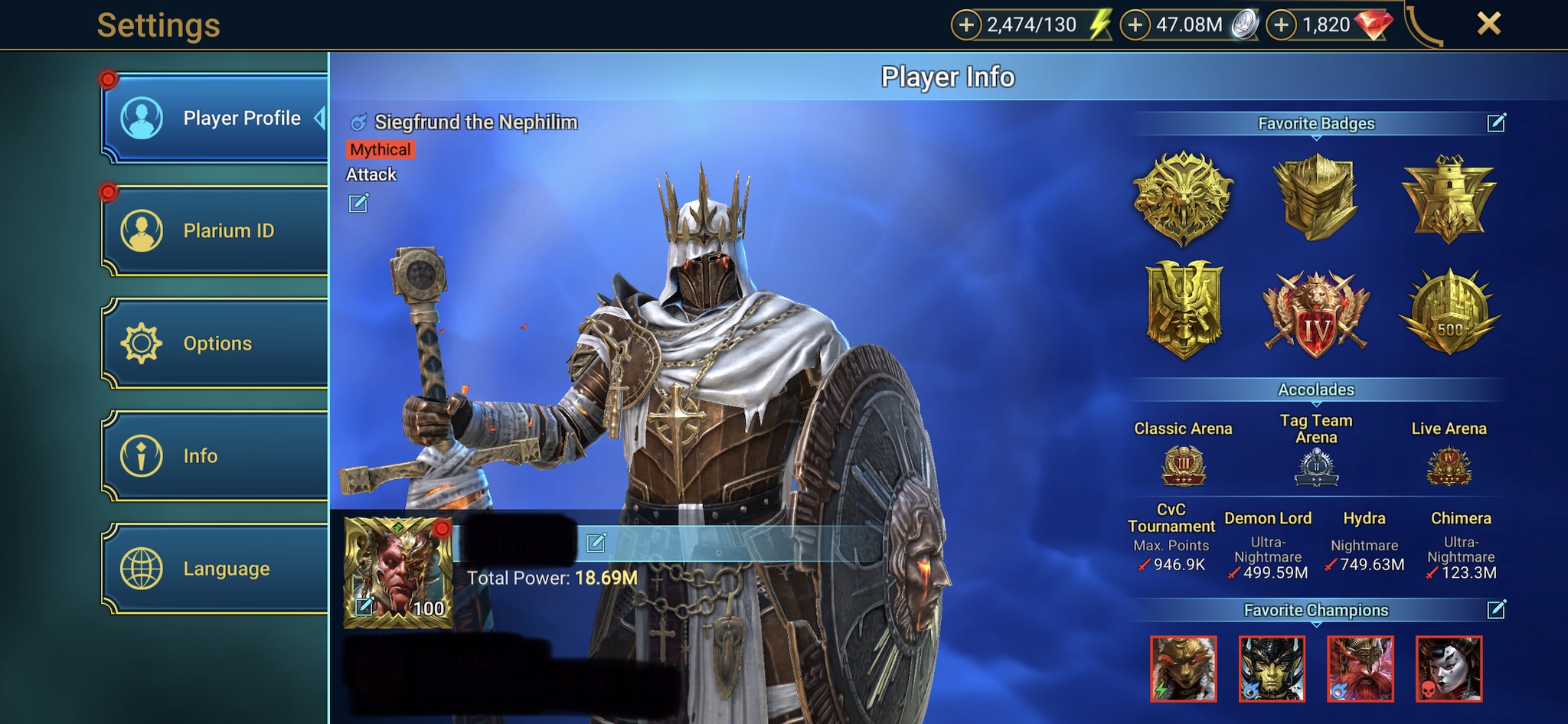
Task: Select the pale-faced red-haired favorite champion
Action: pyautogui.click(x=1449, y=669)
